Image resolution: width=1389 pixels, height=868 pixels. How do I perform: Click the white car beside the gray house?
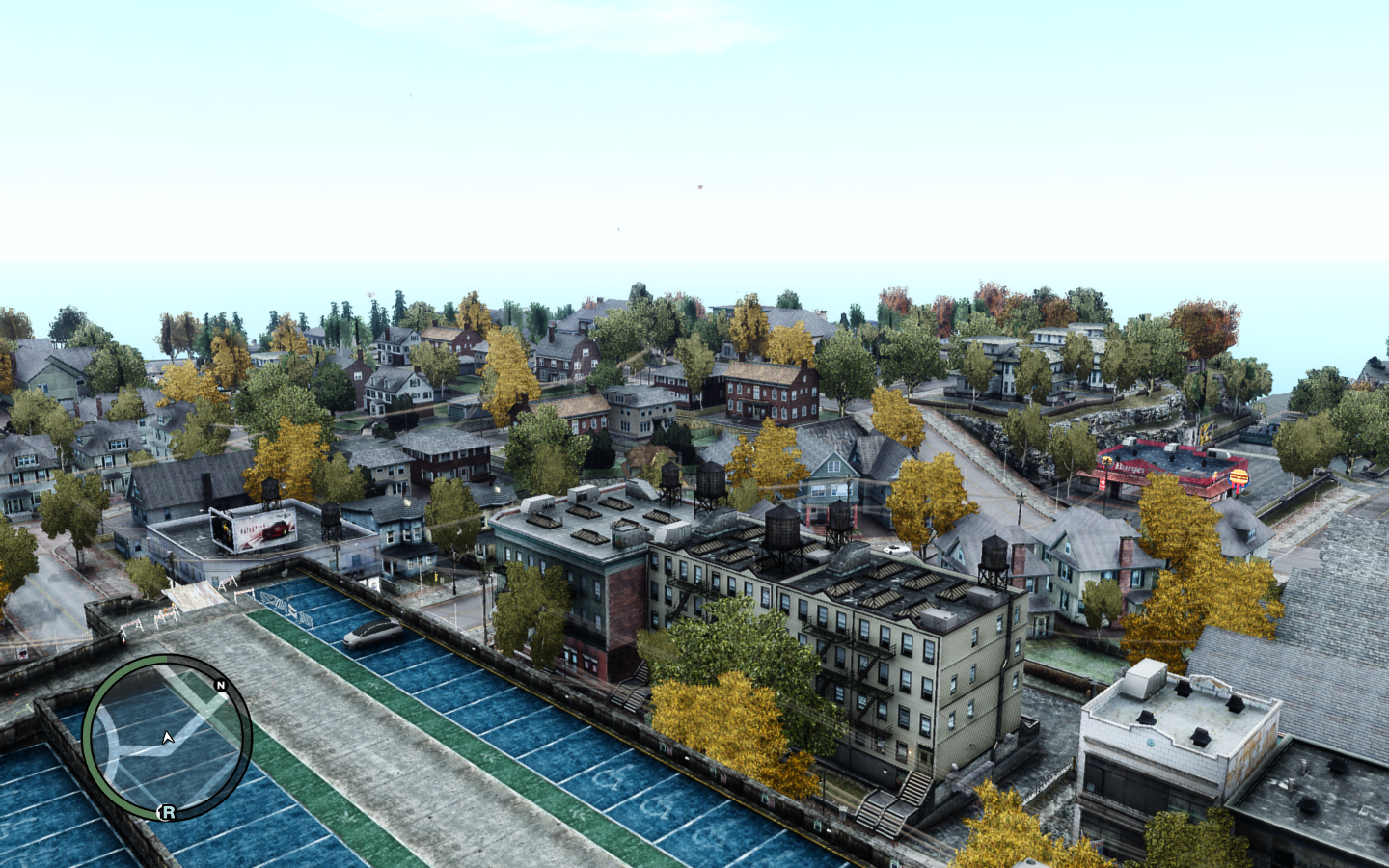[900, 547]
